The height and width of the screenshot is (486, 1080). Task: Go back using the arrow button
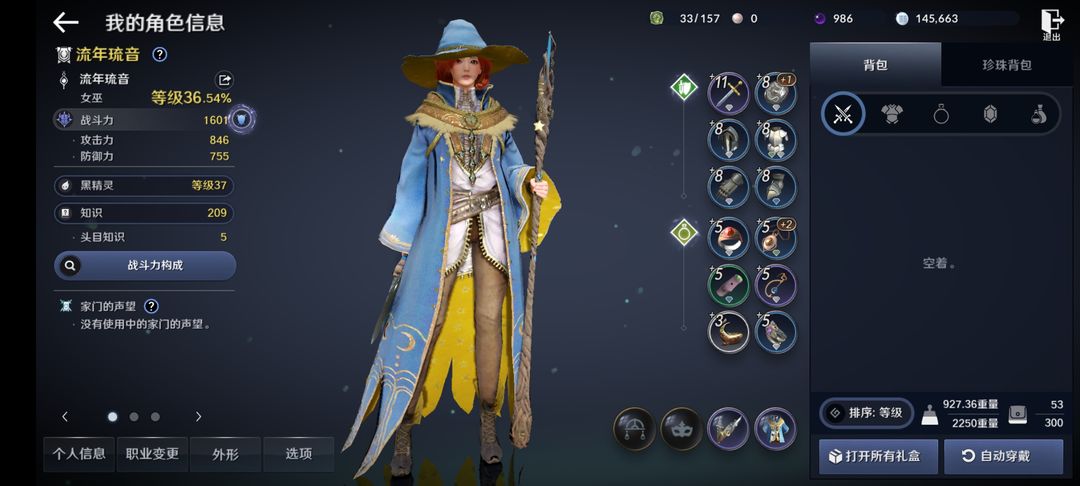66,22
